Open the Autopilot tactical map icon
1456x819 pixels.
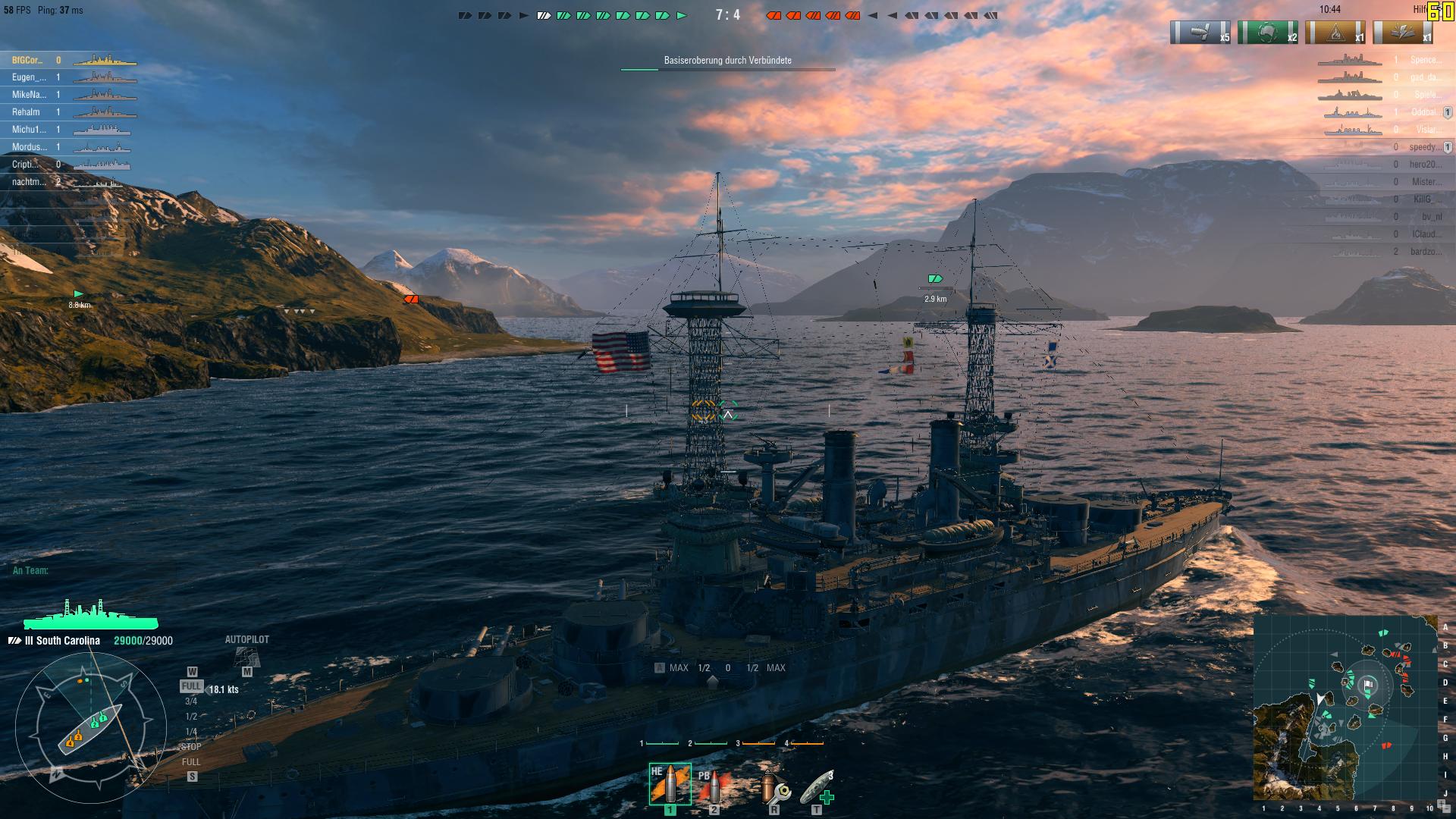[x=246, y=657]
